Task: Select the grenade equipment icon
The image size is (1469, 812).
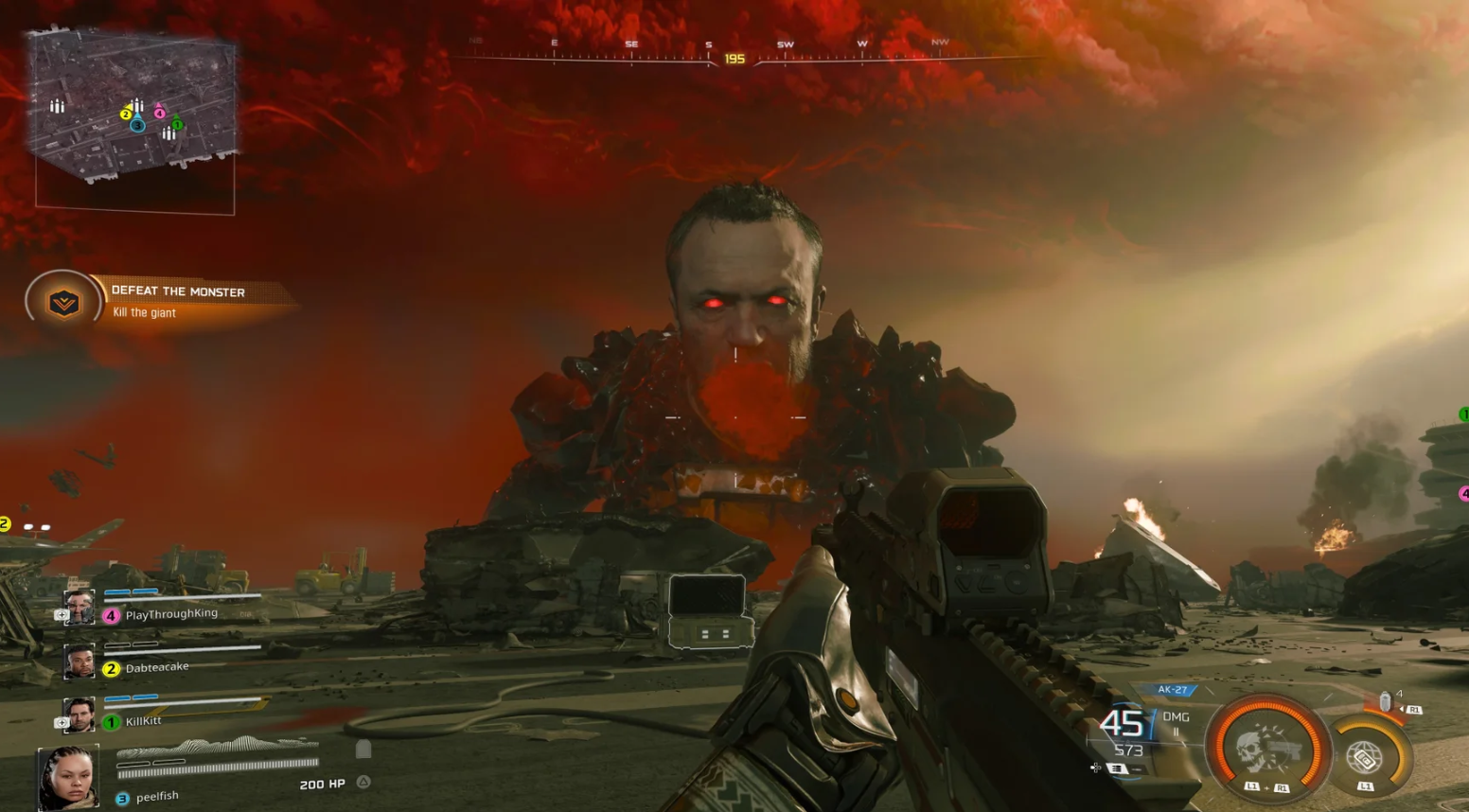Action: pos(1386,701)
